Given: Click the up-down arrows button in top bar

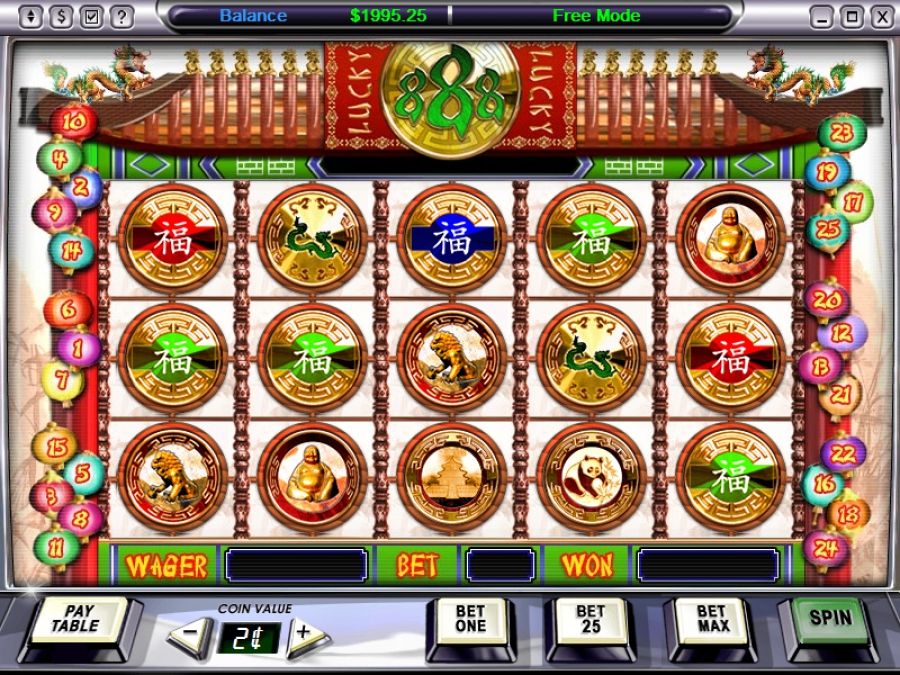Looking at the screenshot, I should coord(32,17).
